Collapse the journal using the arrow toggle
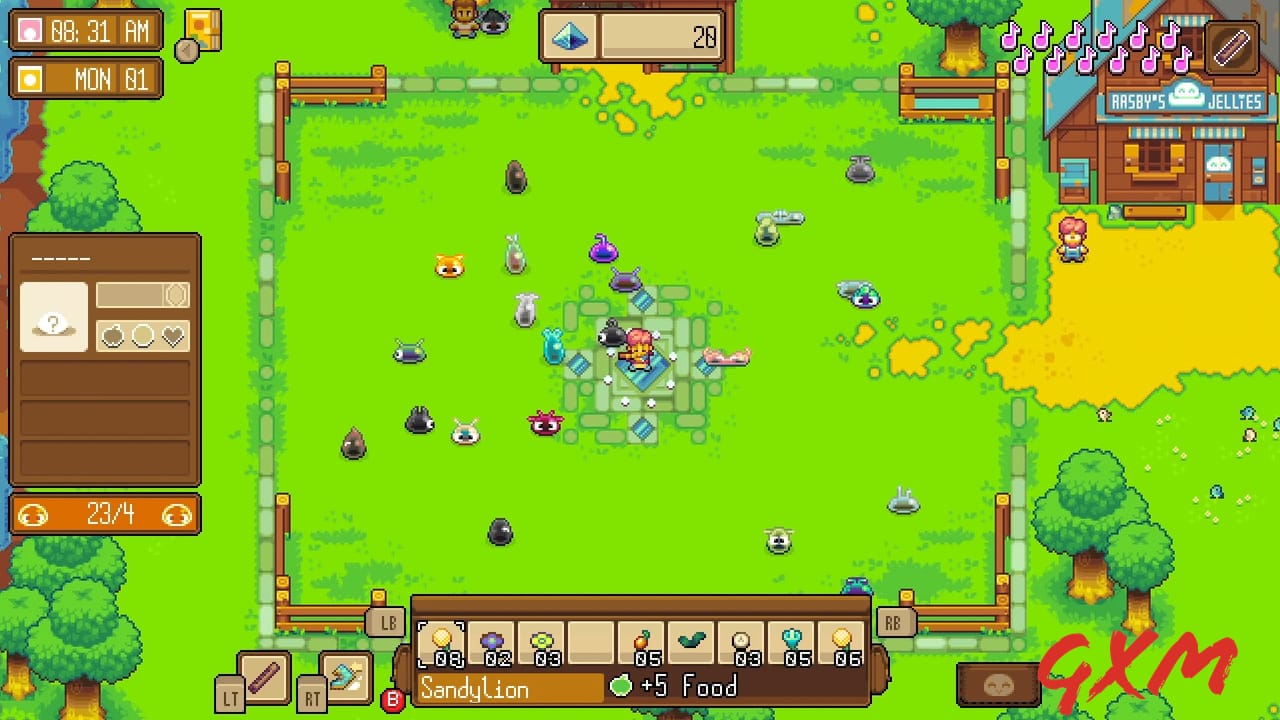Screen dimensions: 1280x720 pyautogui.click(x=186, y=48)
